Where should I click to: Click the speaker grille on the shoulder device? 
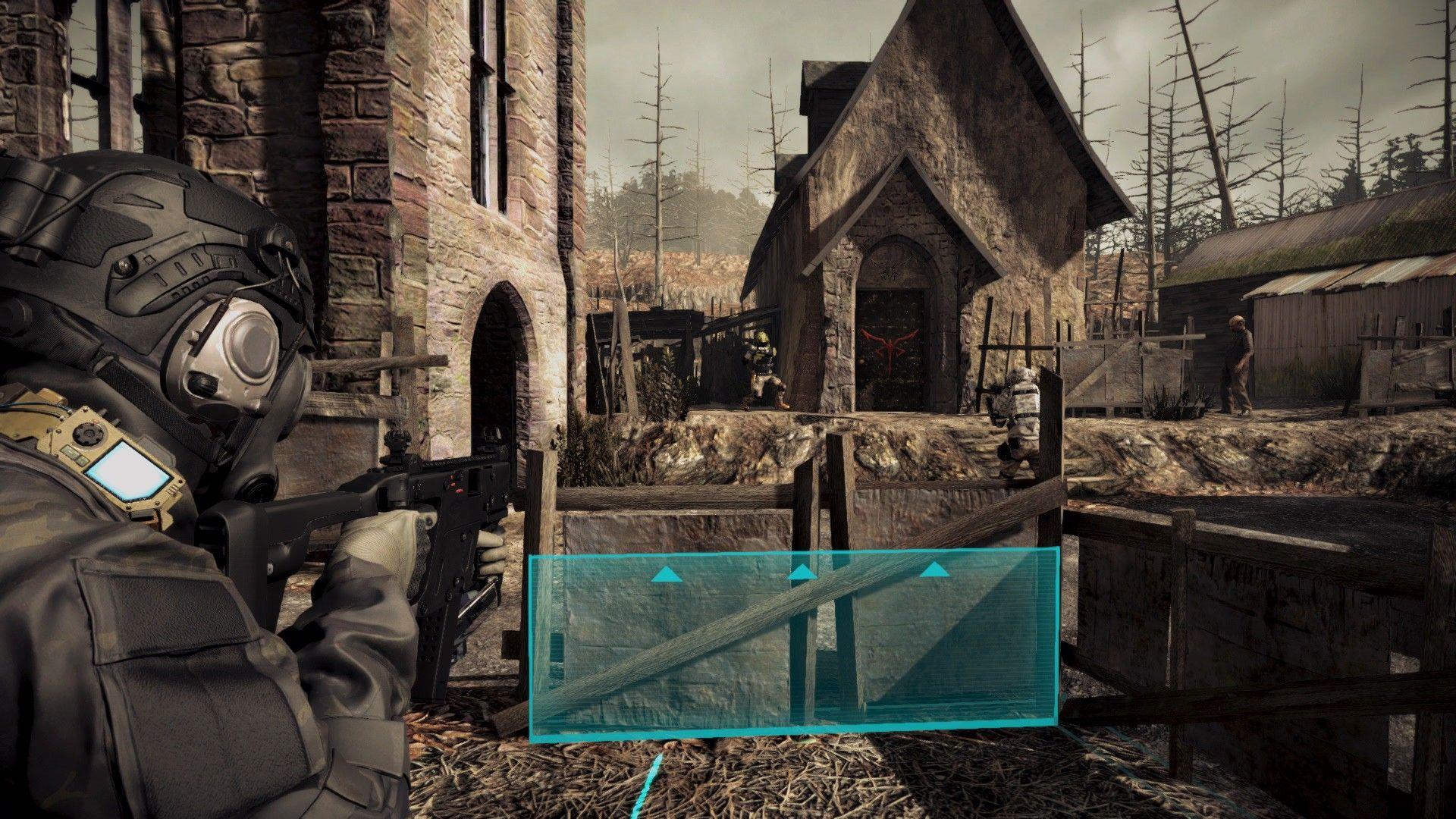click(88, 433)
